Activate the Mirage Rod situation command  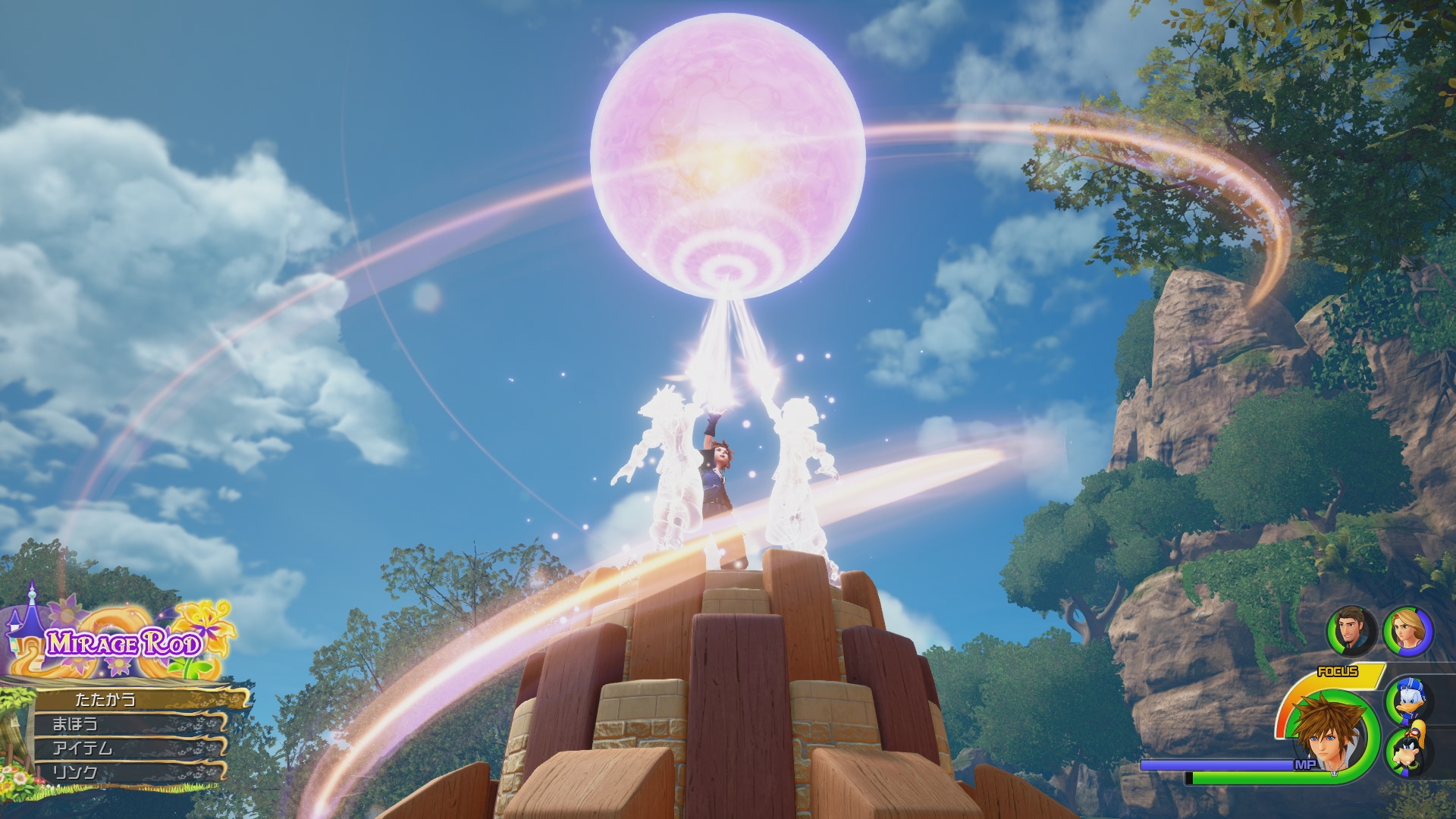tap(124, 645)
